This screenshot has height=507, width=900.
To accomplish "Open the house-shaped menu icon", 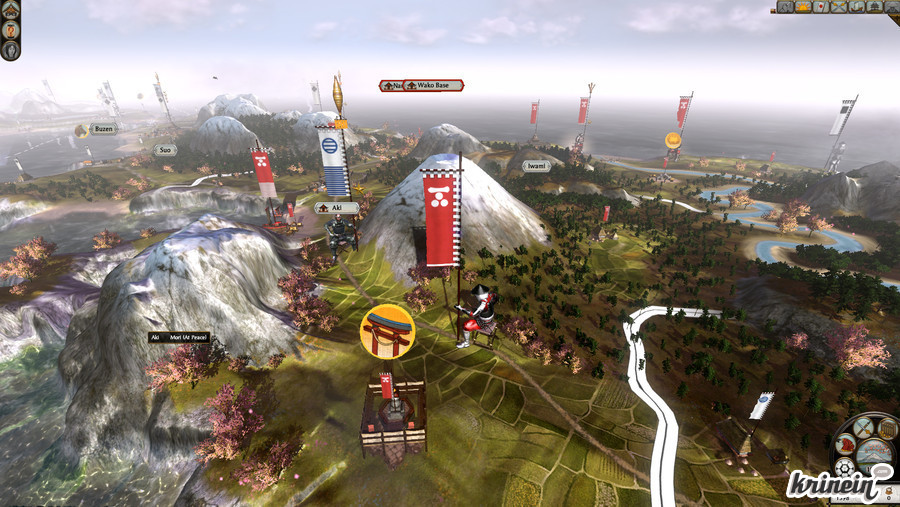I will (x=11, y=10).
